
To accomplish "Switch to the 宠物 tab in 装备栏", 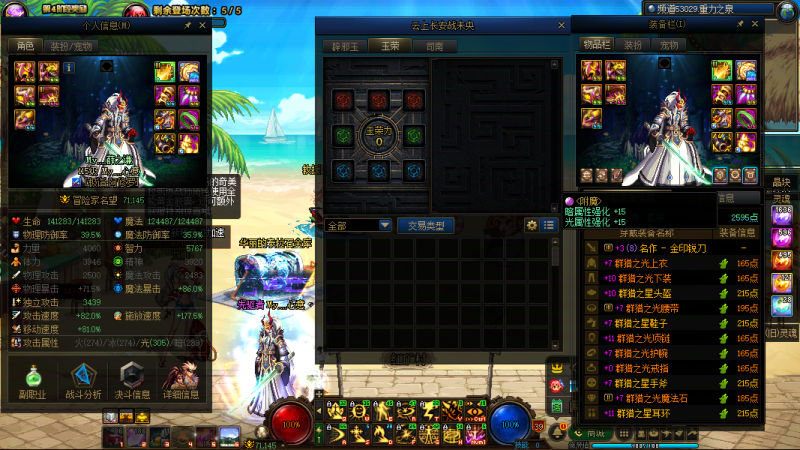I will (668, 45).
